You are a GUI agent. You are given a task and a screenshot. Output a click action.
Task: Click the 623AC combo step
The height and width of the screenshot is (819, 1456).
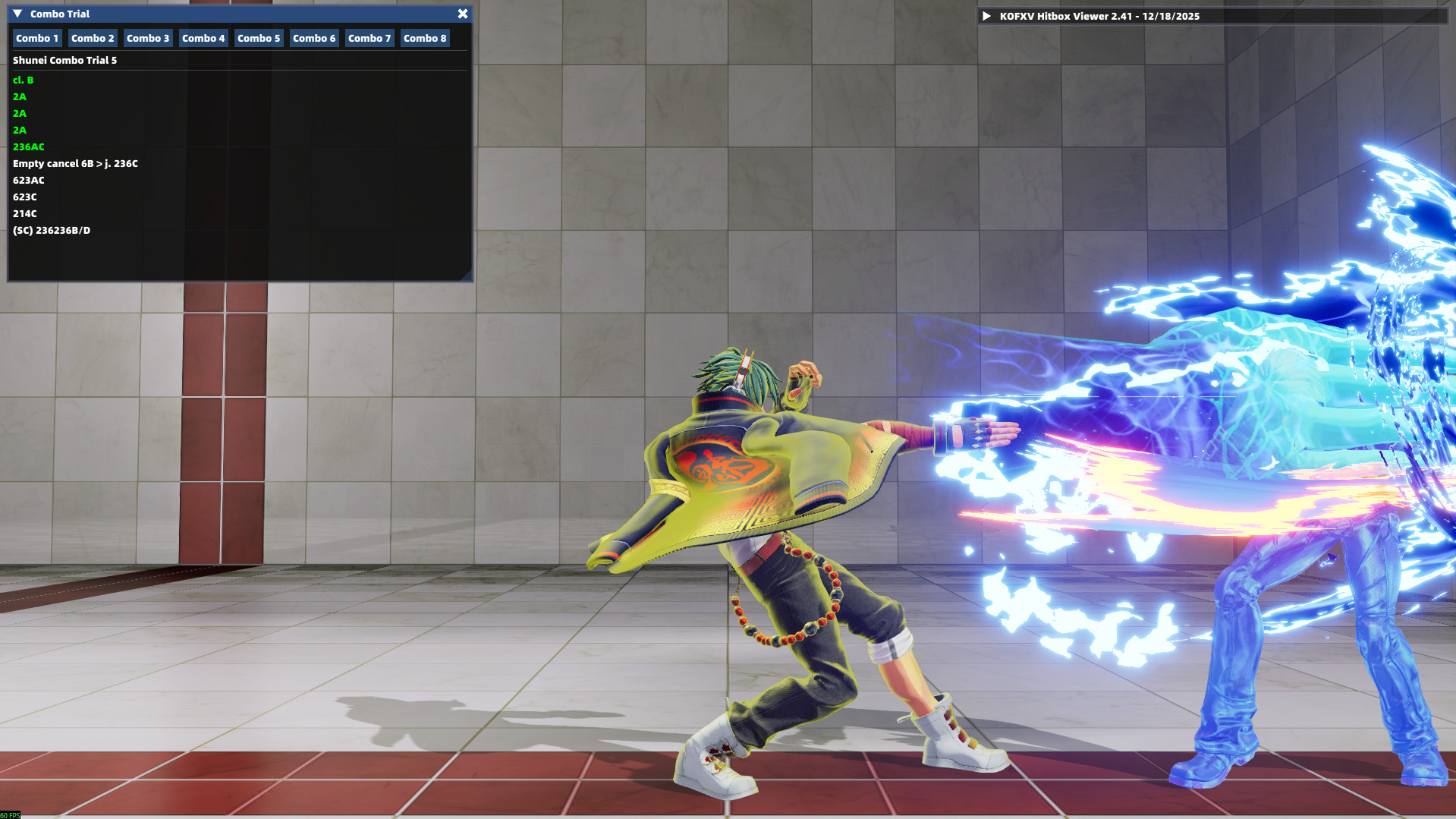click(x=29, y=180)
